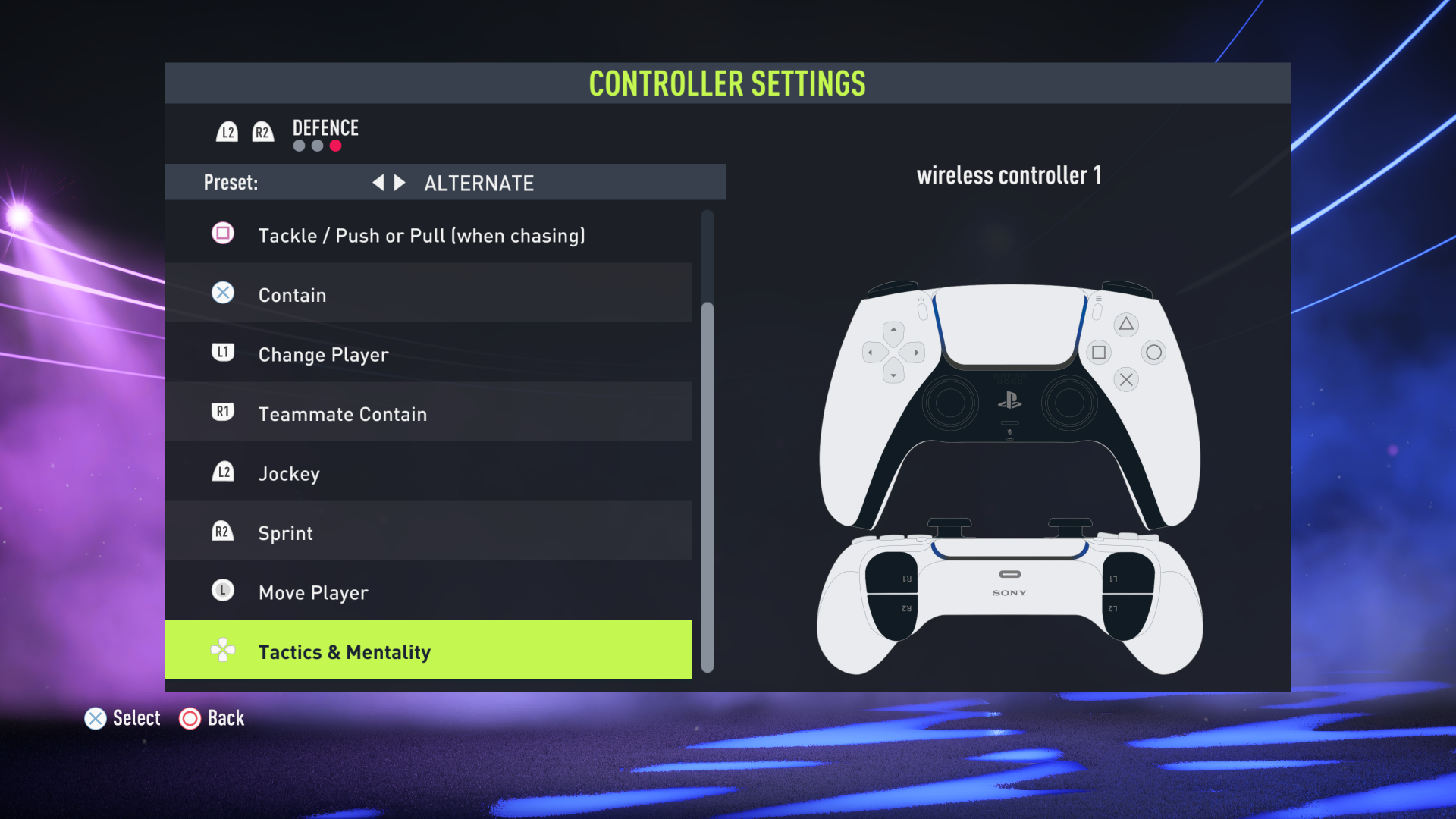Toggle the first grey dot under DEFENCE
Image resolution: width=1456 pixels, height=819 pixels.
pyautogui.click(x=298, y=146)
